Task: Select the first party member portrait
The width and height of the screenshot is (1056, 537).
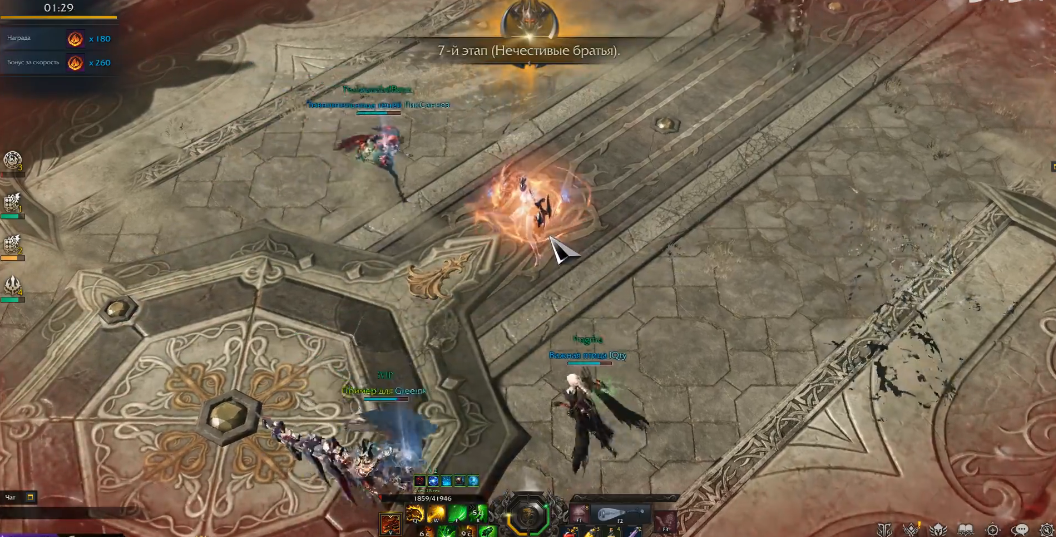Action: pos(13,160)
